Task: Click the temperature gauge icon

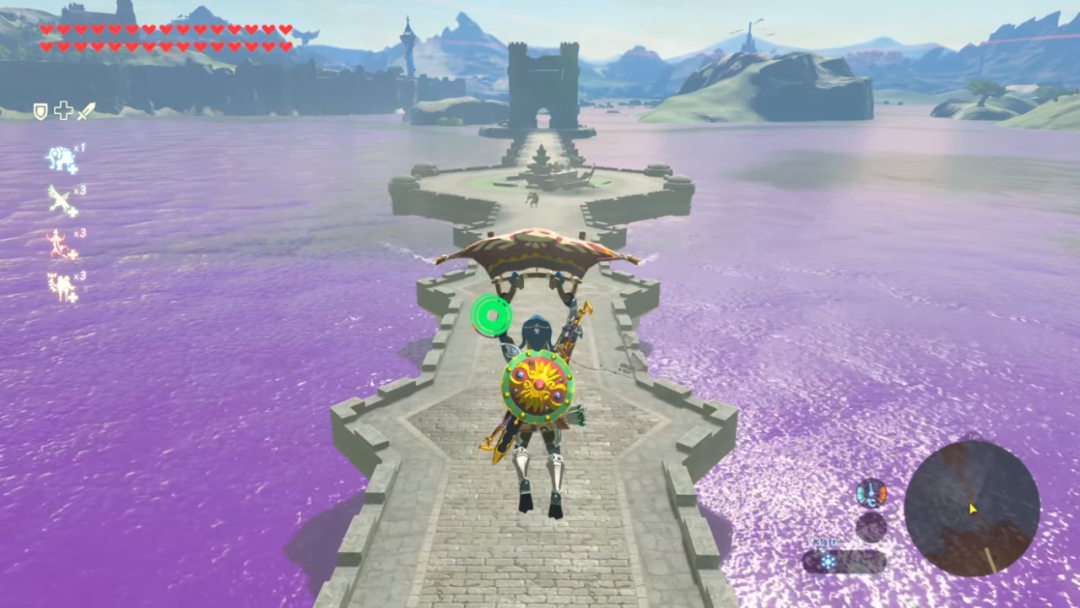Action: click(x=871, y=492)
